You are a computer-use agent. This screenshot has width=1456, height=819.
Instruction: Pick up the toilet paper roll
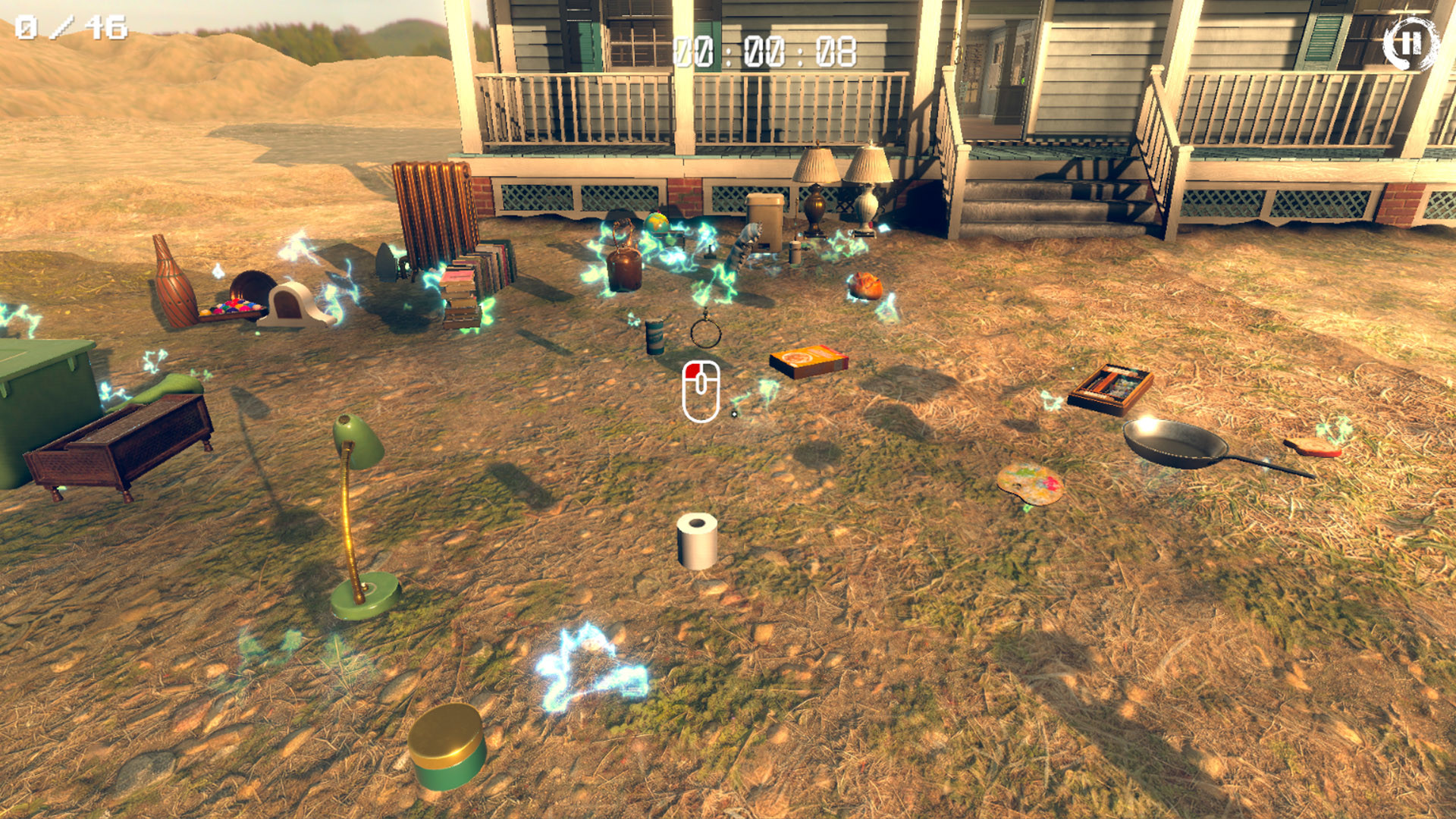point(698,541)
